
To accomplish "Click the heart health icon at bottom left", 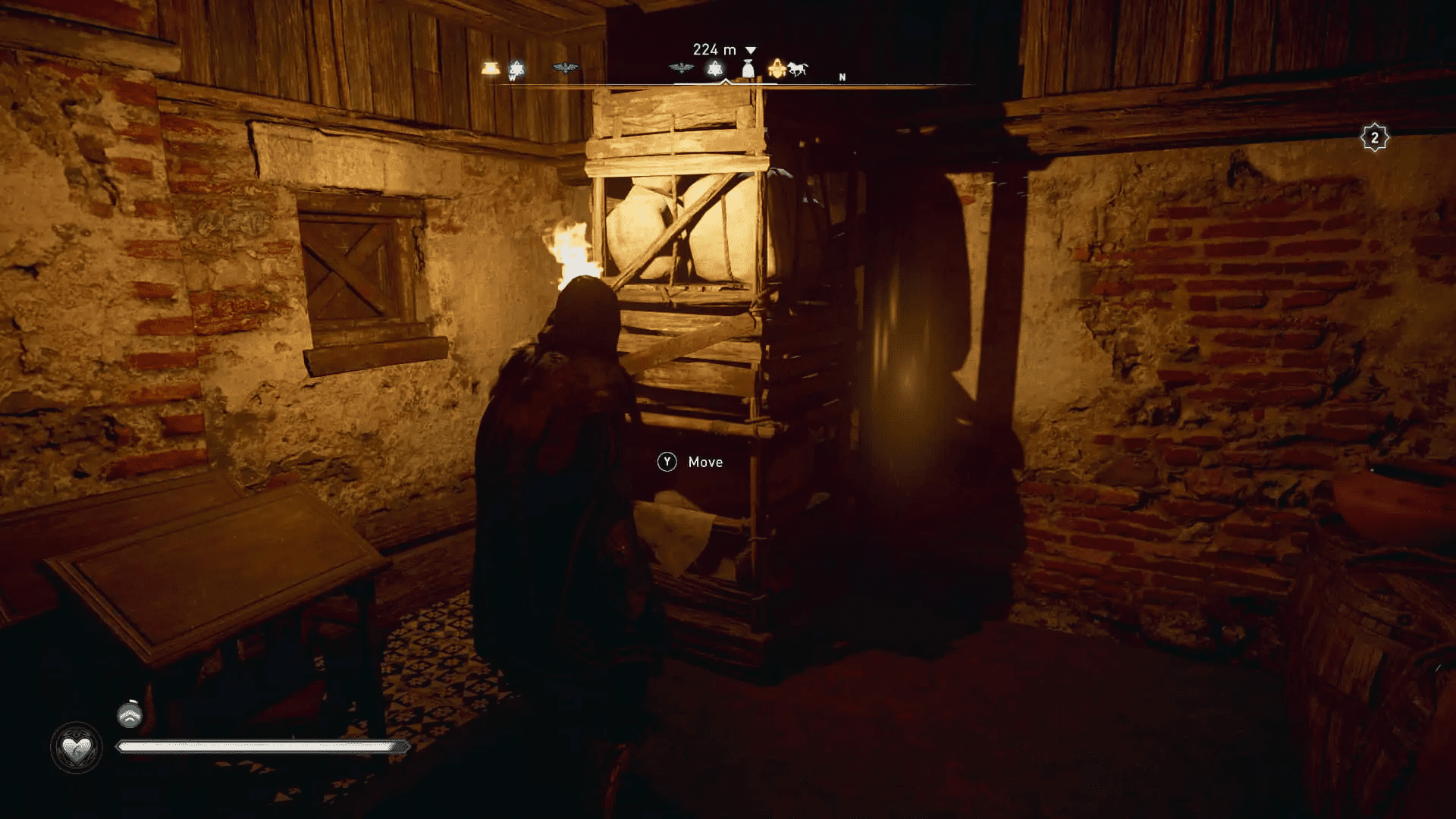I will (78, 747).
